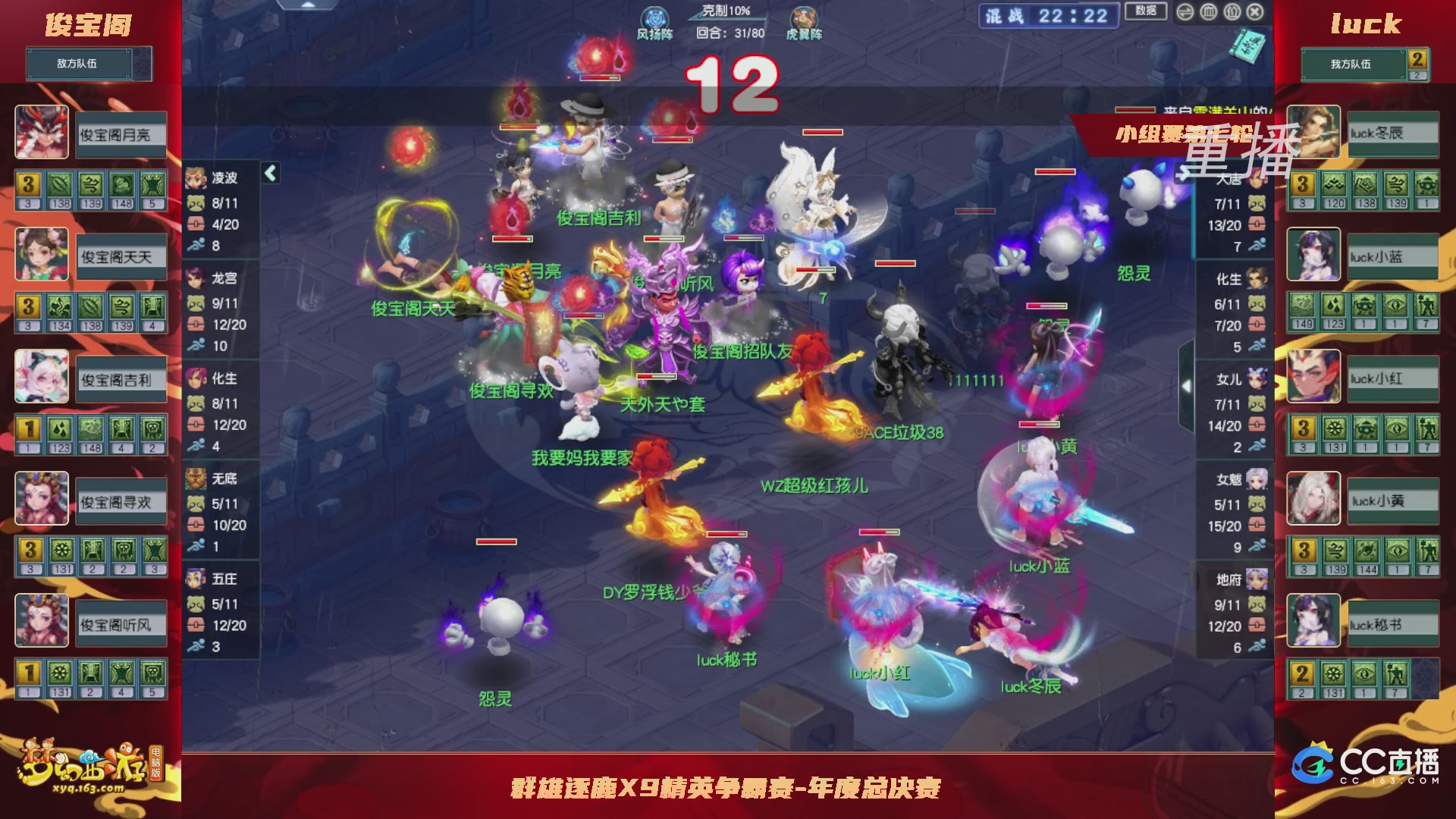Screen dimensions: 1456x819
Task: Toggle the yellow level-3 buff on 俊宝阁月亮
Action: pyautogui.click(x=28, y=185)
